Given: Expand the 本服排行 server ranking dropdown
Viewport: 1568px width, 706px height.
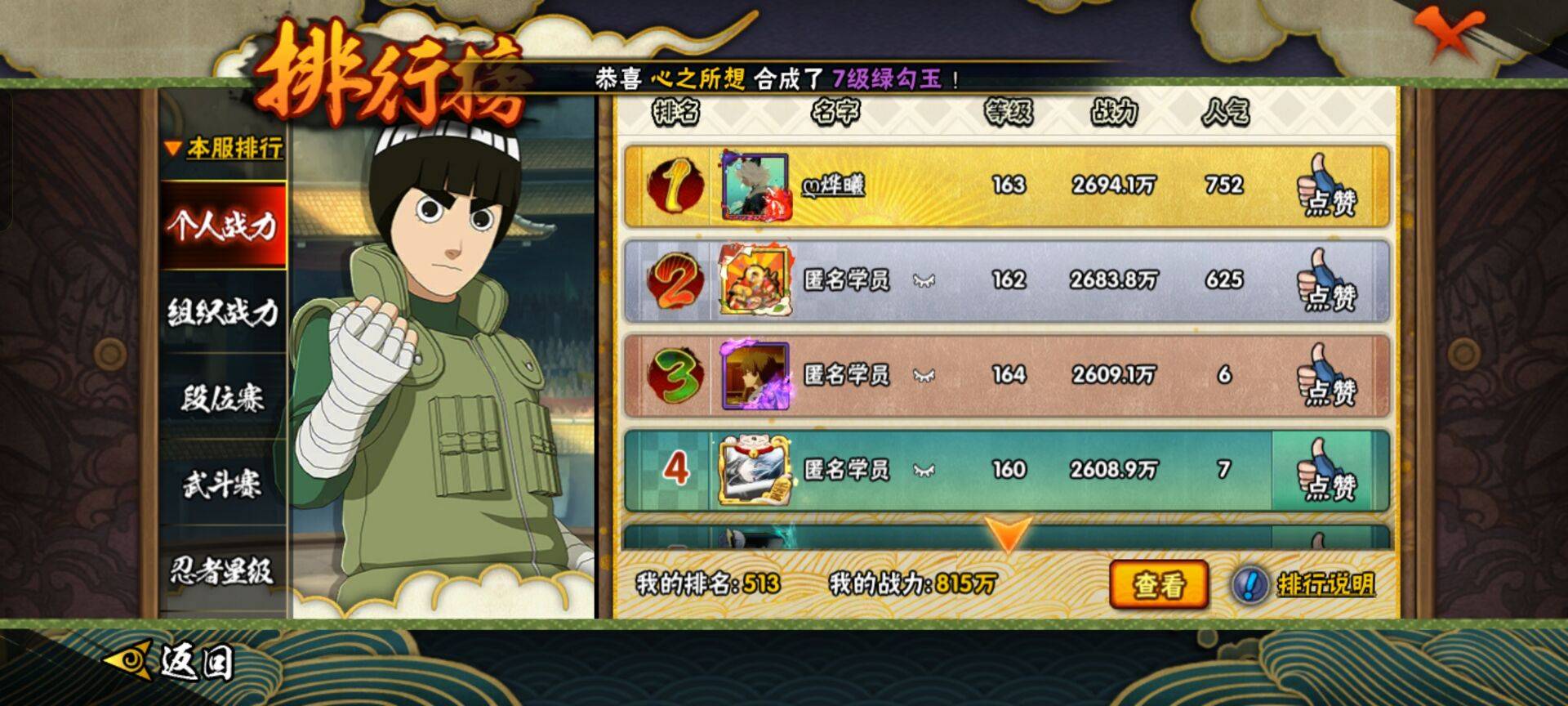Looking at the screenshot, I should (224, 149).
